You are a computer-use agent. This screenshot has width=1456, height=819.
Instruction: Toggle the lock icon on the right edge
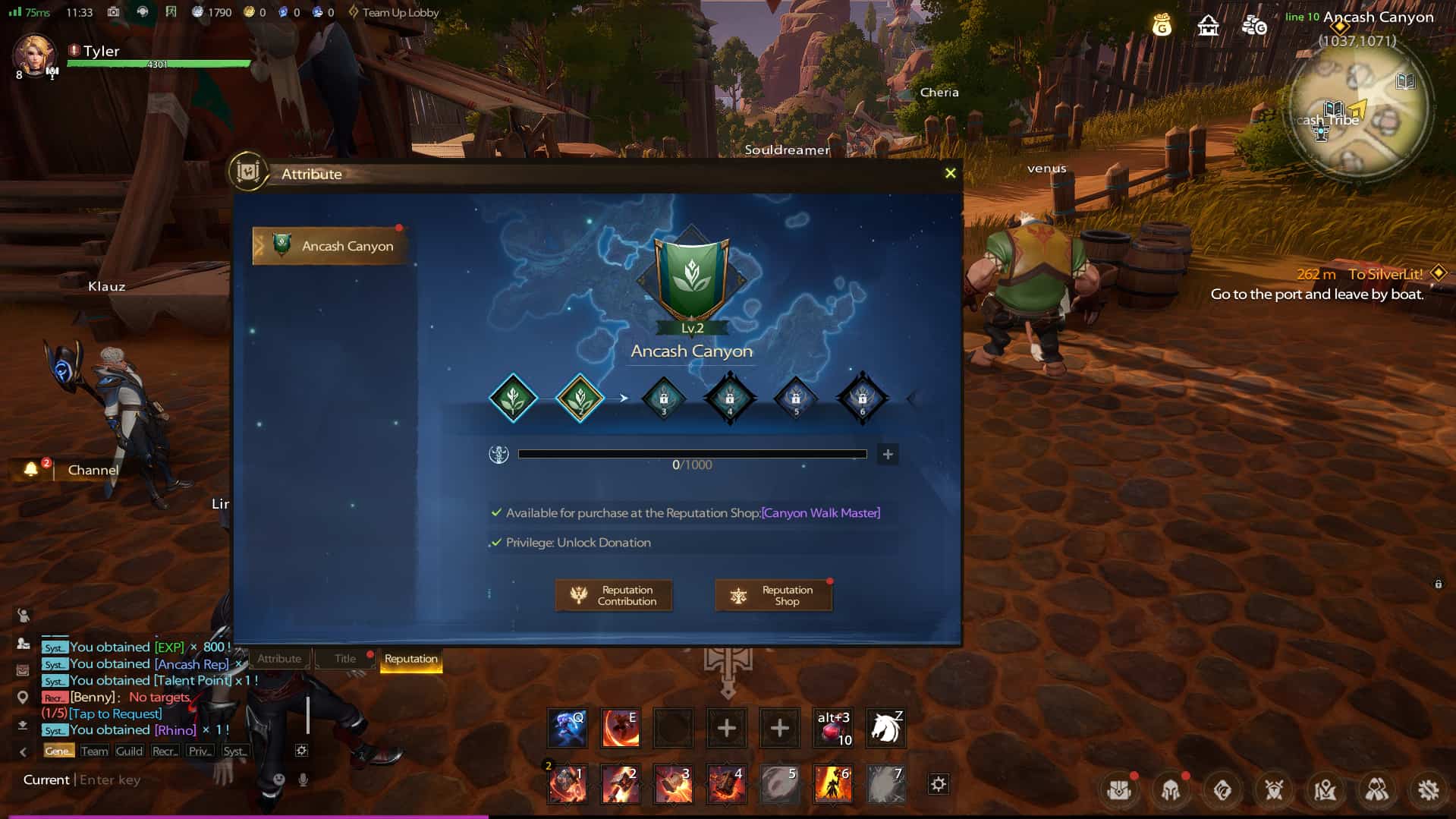tap(1437, 584)
